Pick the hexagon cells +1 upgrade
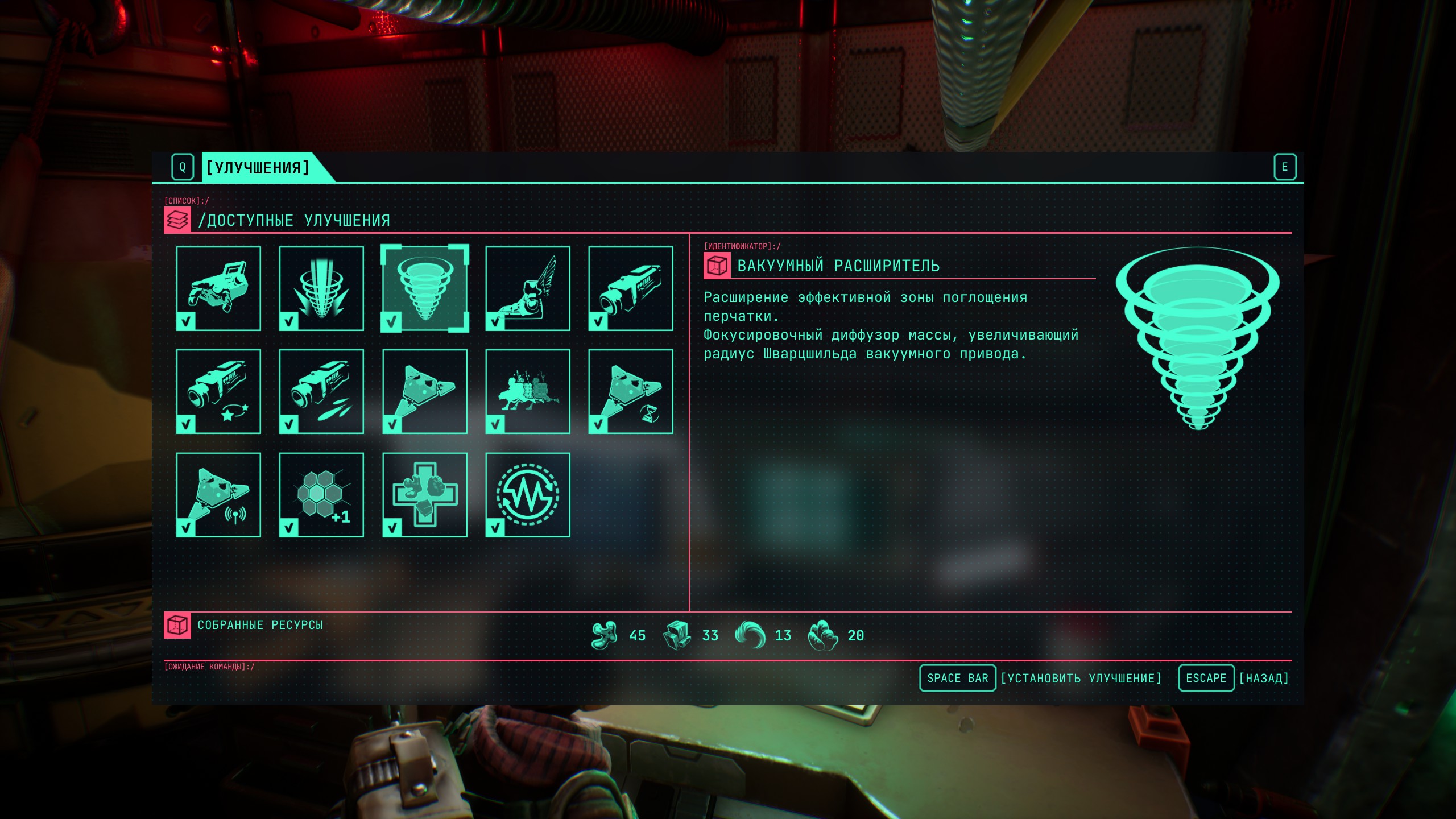Image resolution: width=1456 pixels, height=819 pixels. point(321,495)
